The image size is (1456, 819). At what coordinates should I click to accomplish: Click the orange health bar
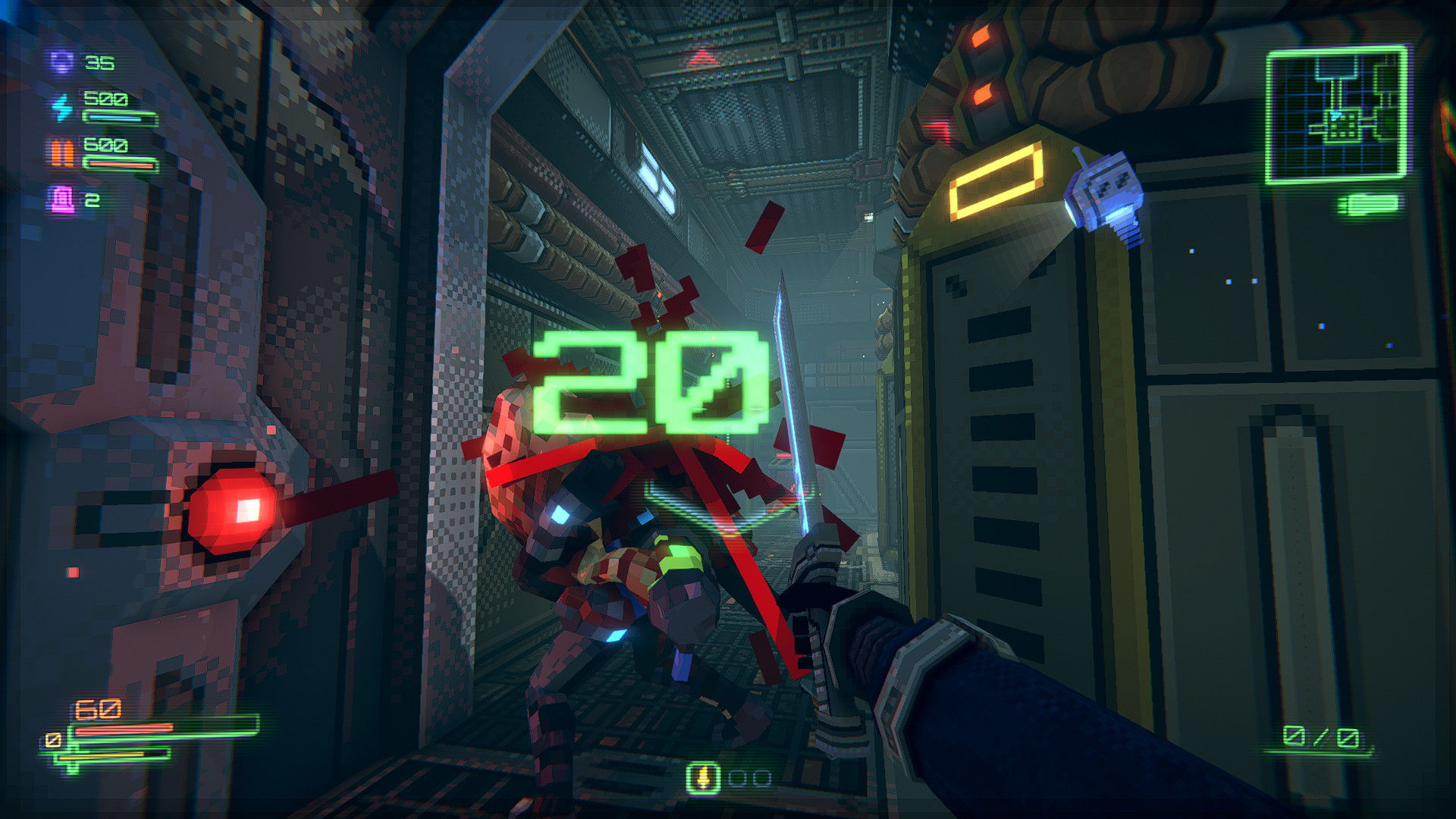[125, 730]
